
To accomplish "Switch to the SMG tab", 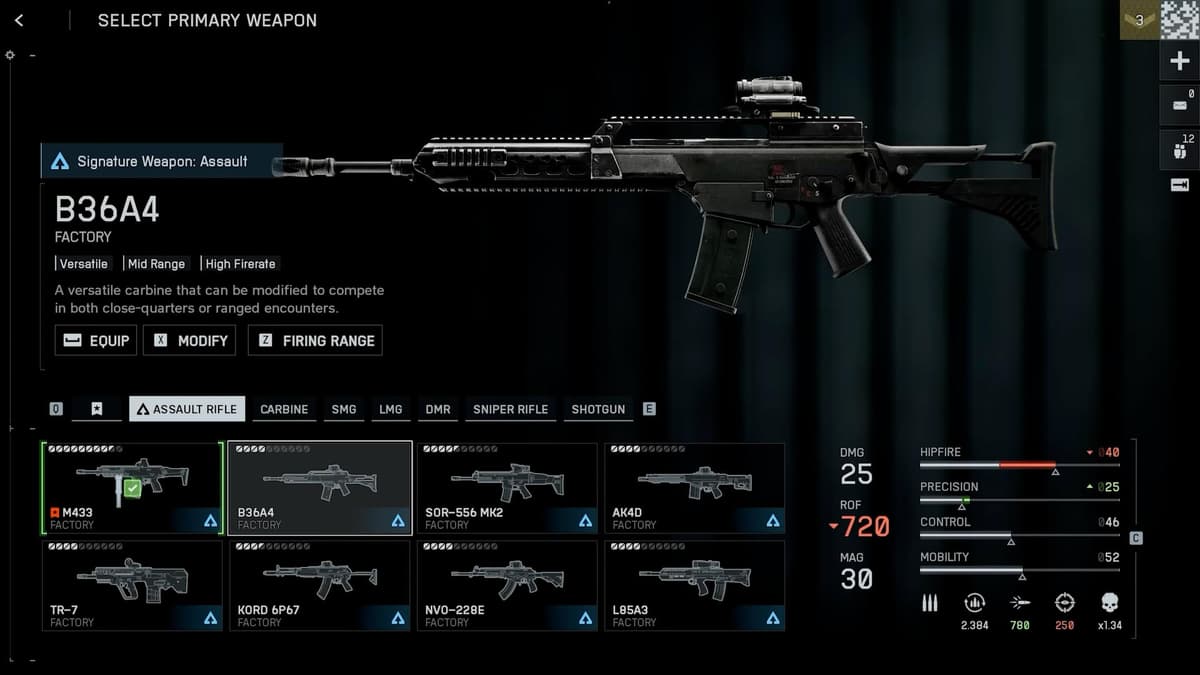I will coord(343,409).
